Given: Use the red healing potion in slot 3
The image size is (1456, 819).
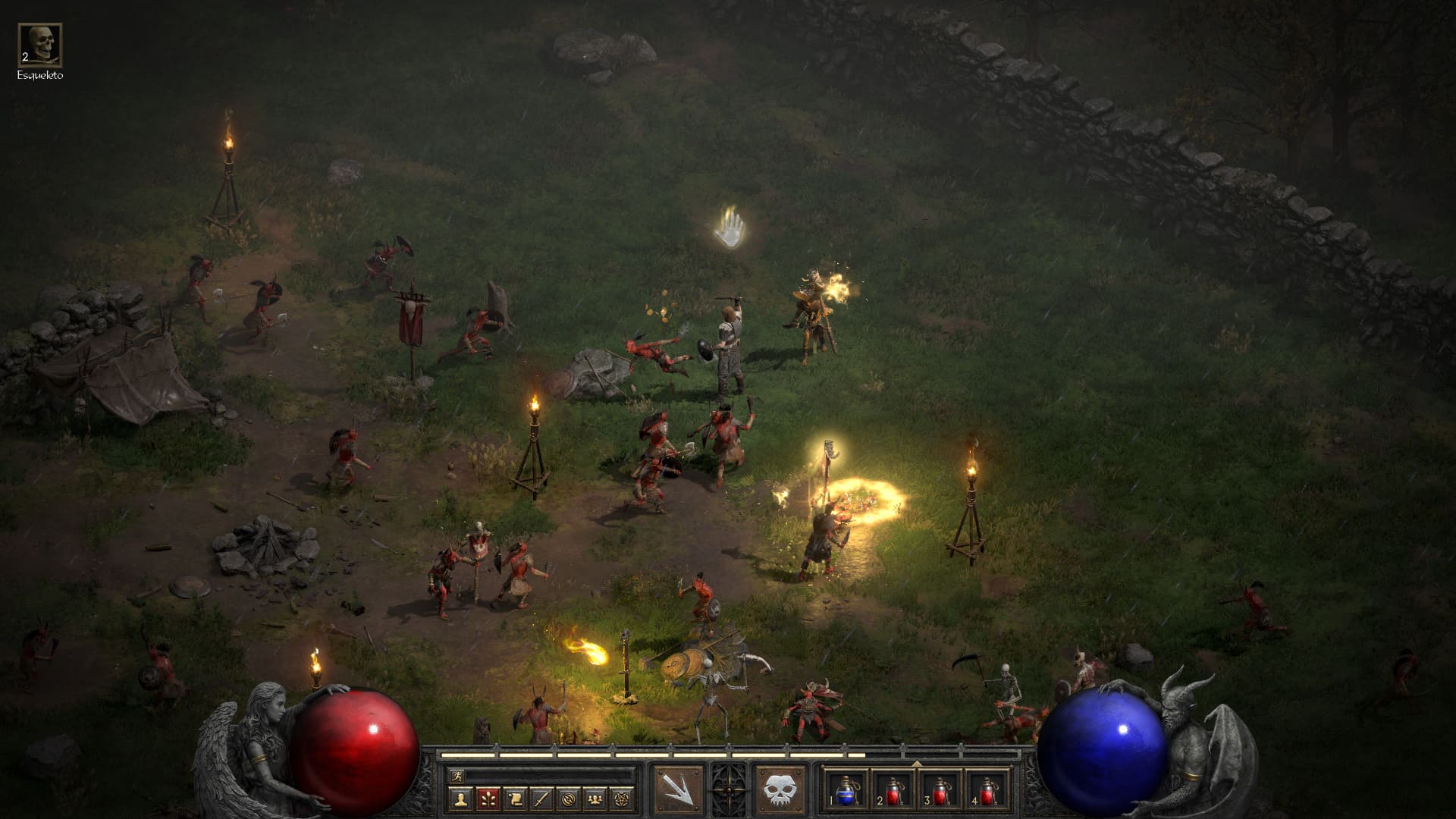Looking at the screenshot, I should coord(940,789).
